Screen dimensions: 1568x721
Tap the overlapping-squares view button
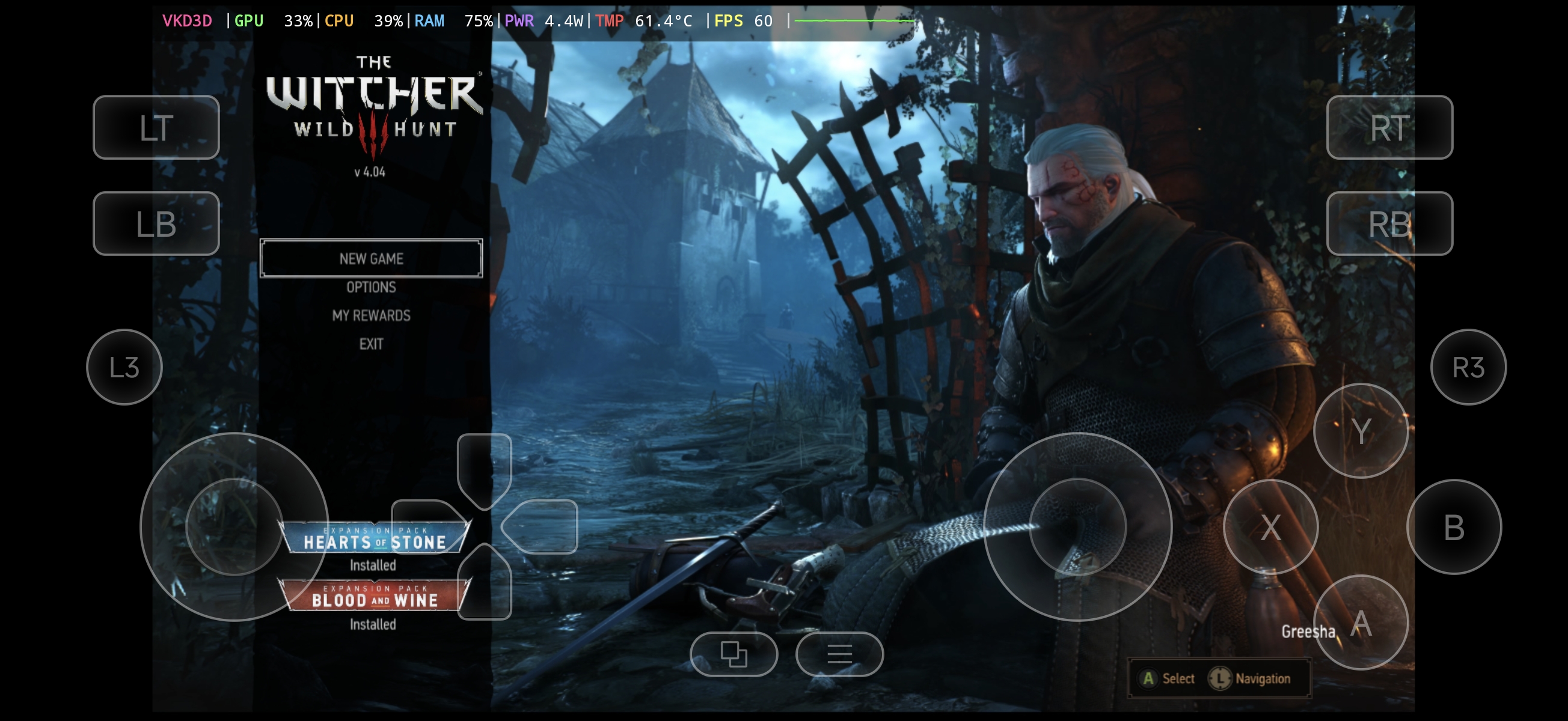(733, 654)
